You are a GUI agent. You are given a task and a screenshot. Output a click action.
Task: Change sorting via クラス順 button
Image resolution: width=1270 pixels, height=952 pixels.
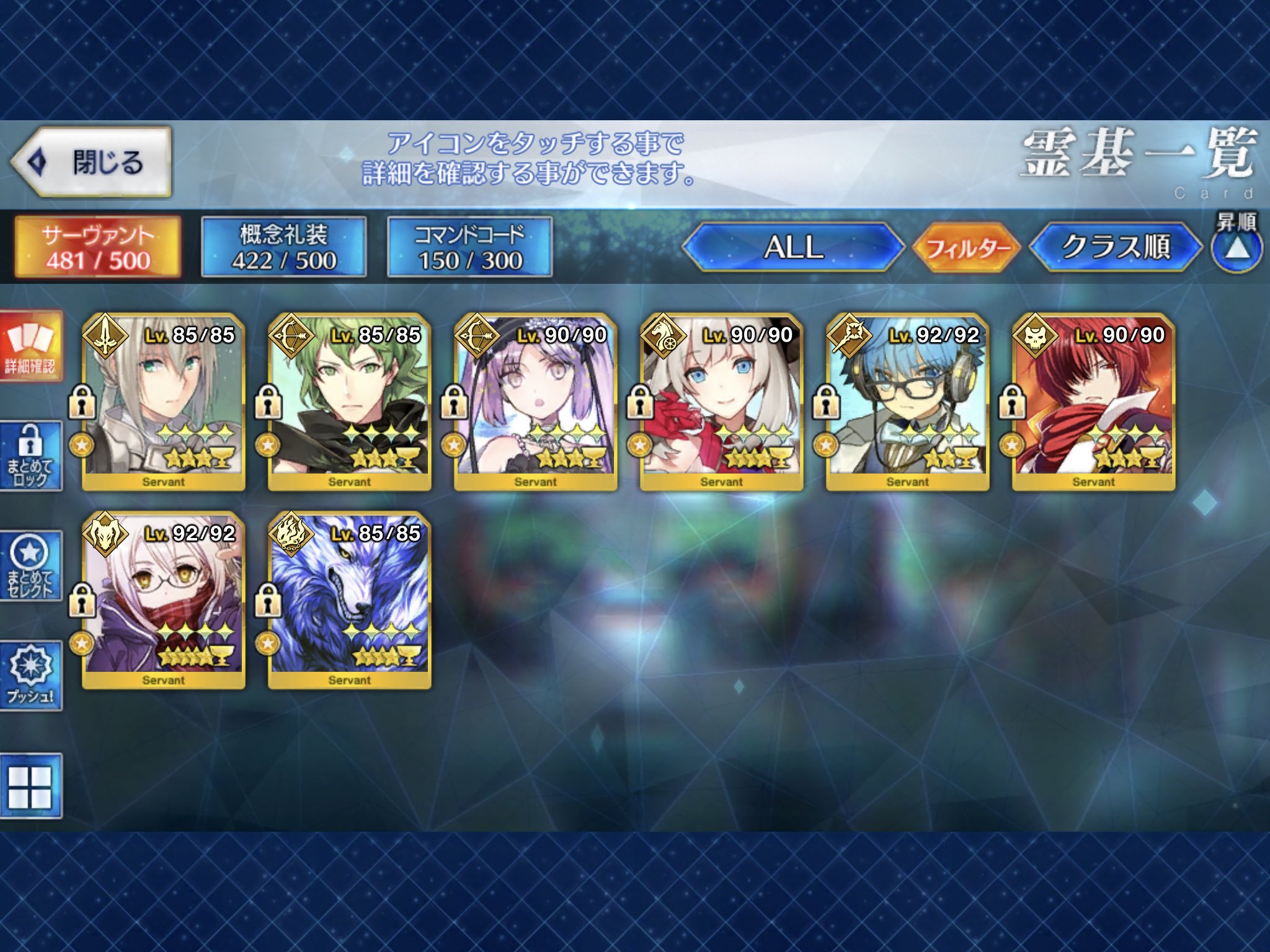click(x=1116, y=247)
